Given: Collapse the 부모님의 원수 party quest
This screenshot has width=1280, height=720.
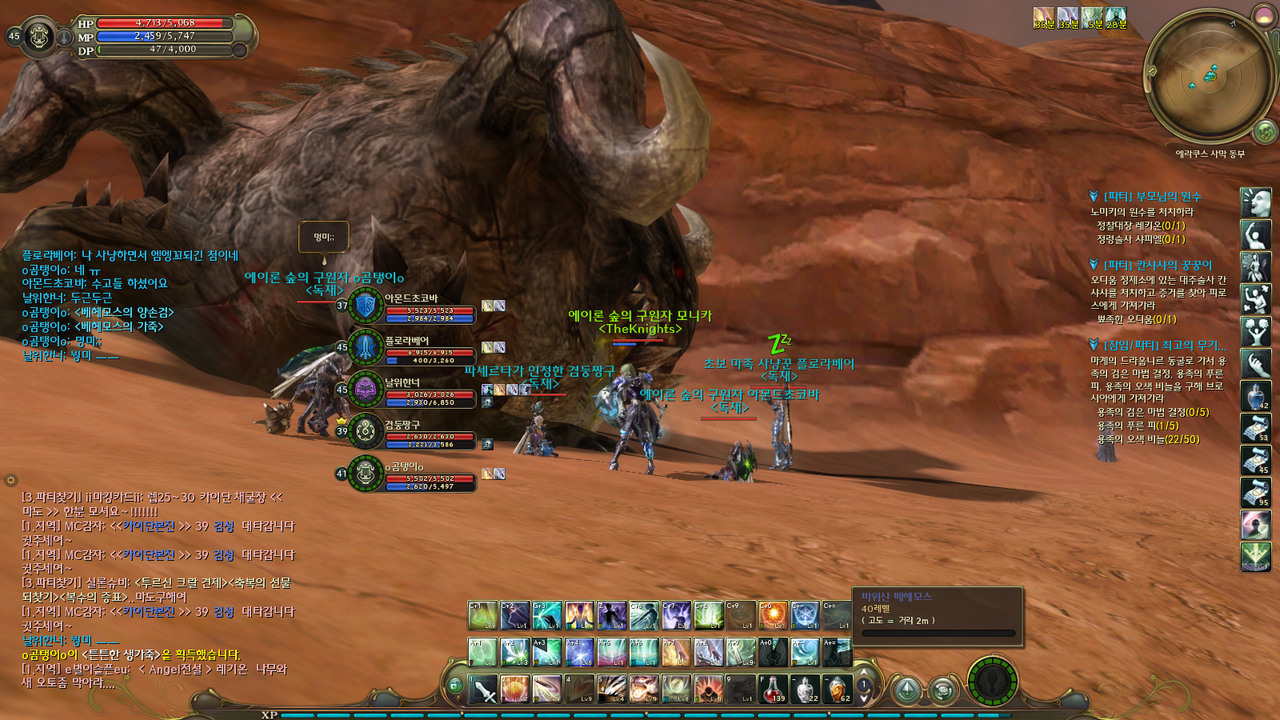Looking at the screenshot, I should coord(1094,196).
